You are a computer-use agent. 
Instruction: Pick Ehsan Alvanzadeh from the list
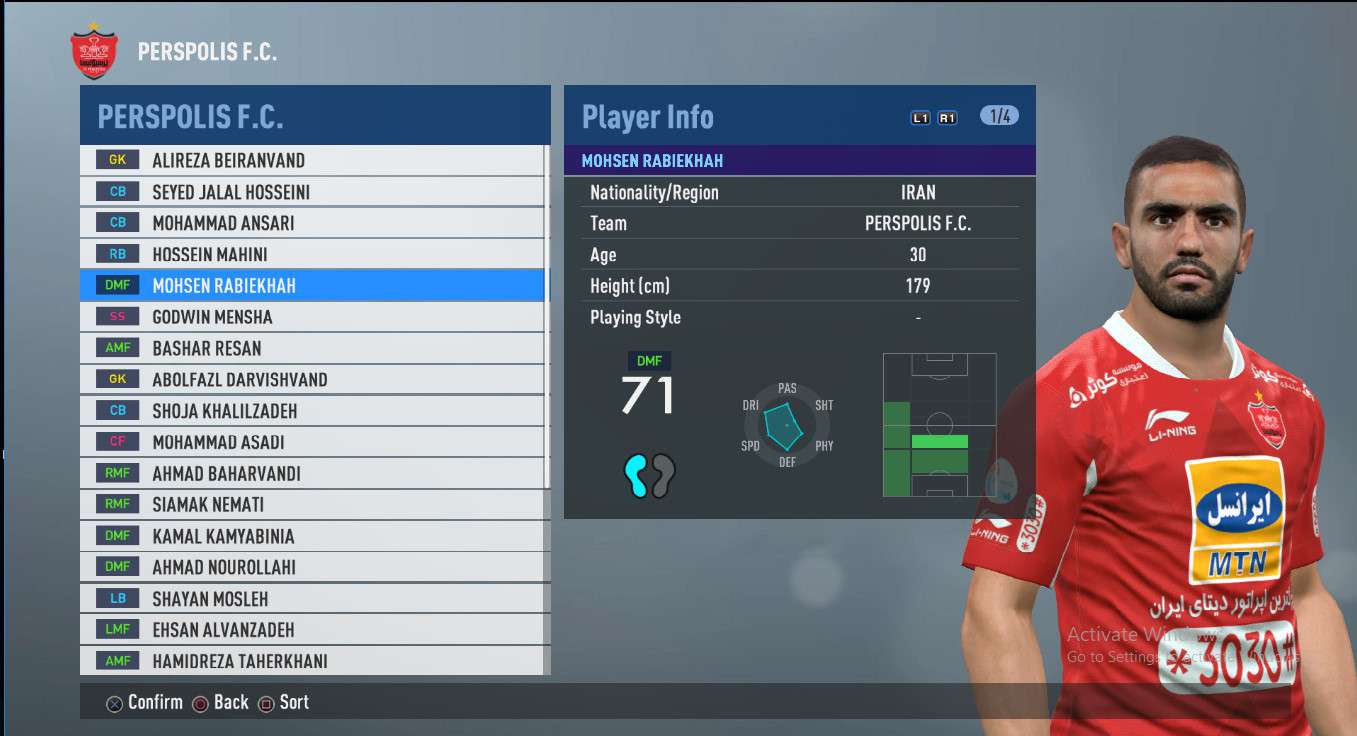click(312, 630)
